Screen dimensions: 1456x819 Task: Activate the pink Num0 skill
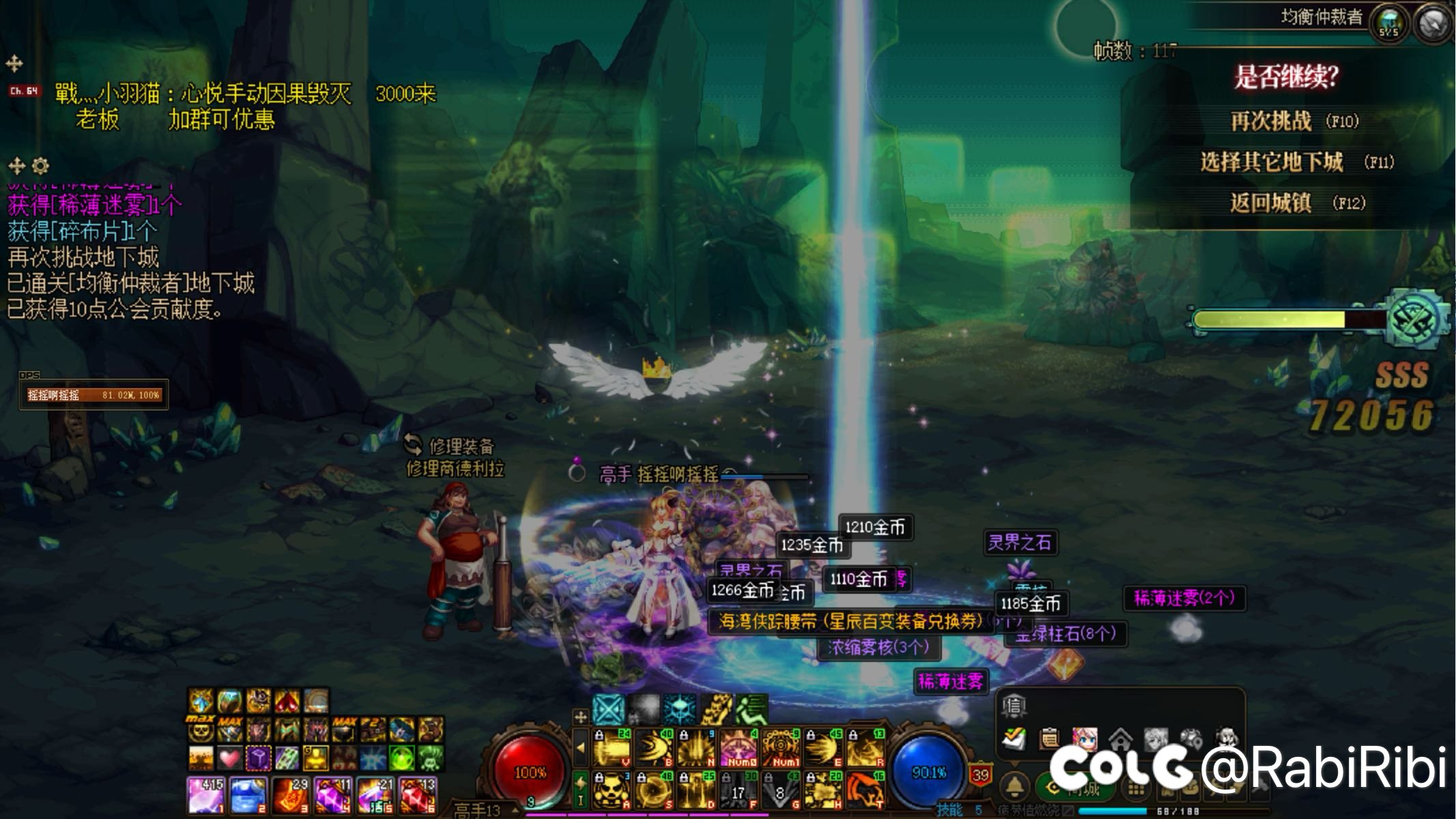[x=738, y=748]
